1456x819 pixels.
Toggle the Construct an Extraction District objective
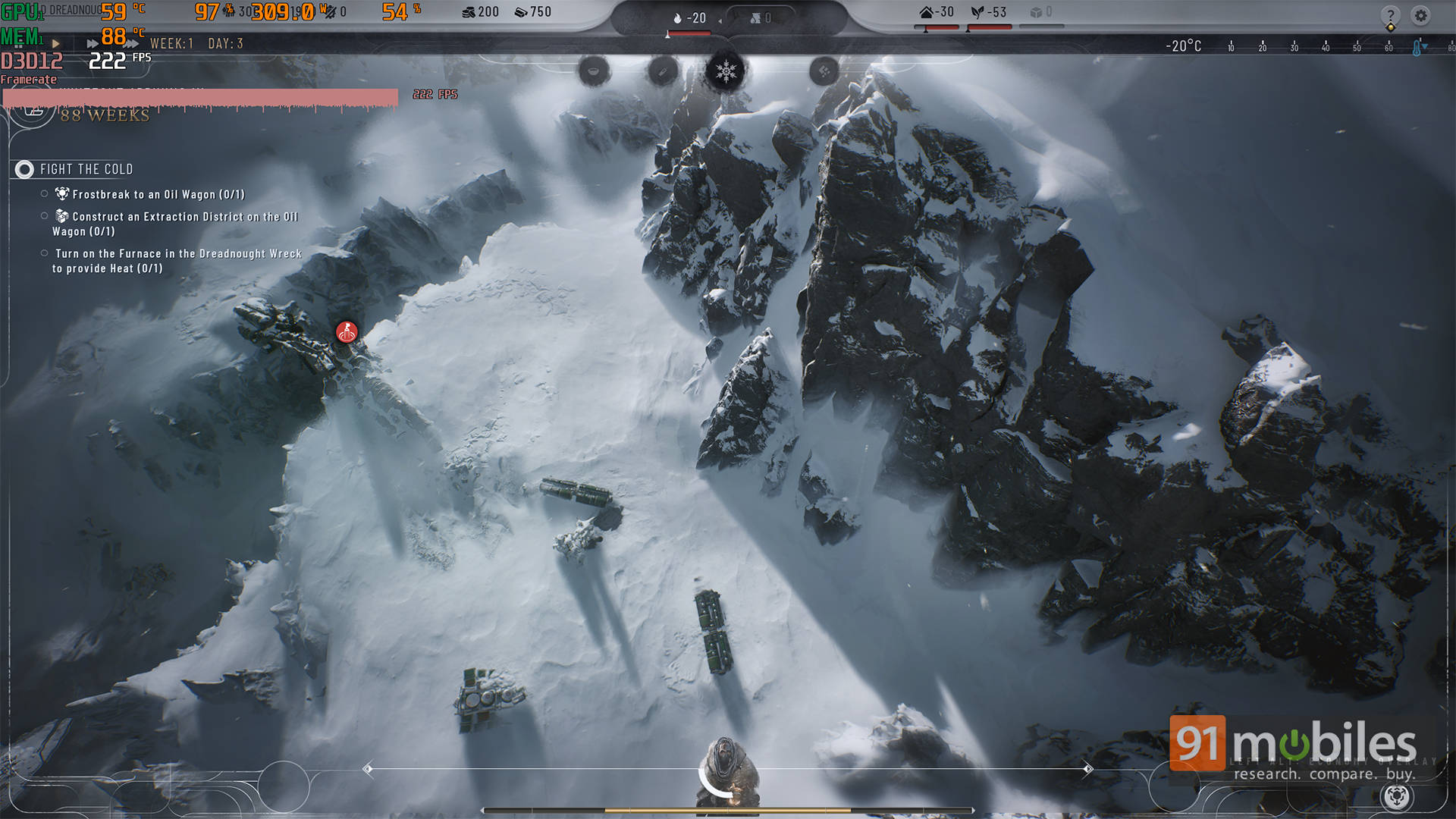[x=44, y=217]
